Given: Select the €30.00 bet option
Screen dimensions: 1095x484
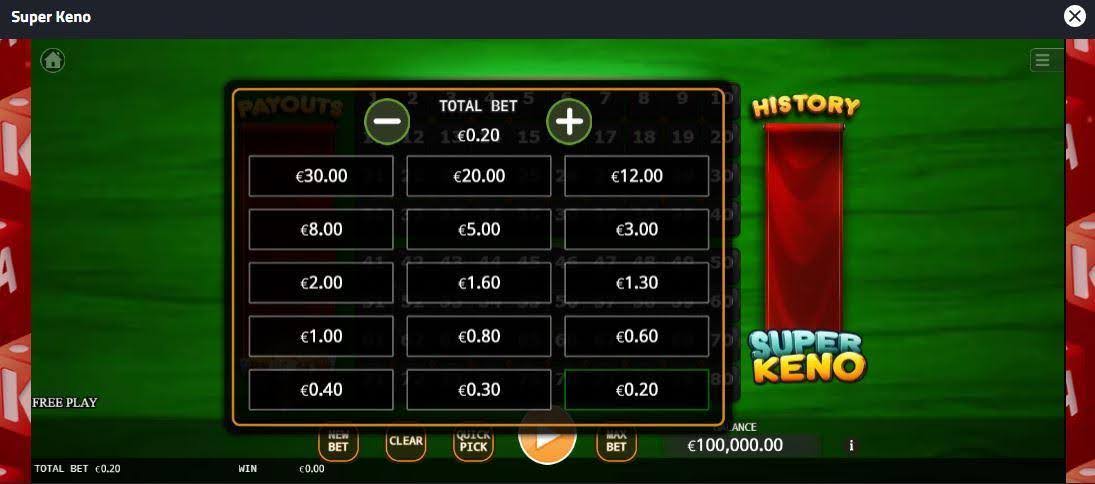Looking at the screenshot, I should pyautogui.click(x=321, y=176).
